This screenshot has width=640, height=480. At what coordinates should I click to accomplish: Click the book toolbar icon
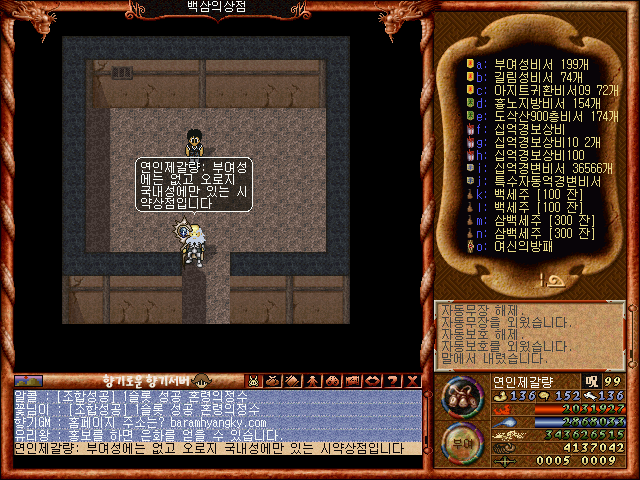pyautogui.click(x=293, y=380)
